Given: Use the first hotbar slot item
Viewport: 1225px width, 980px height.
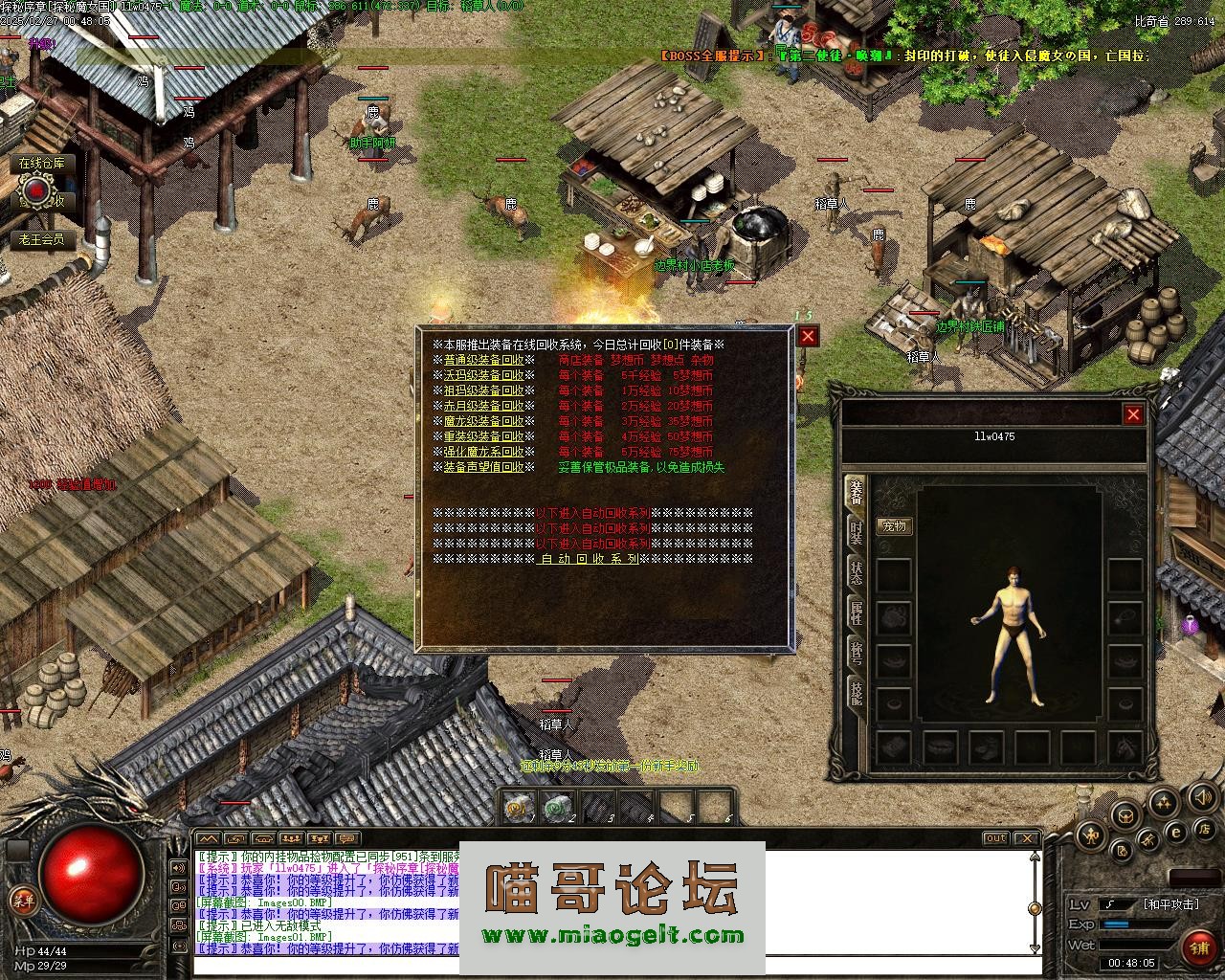Looking at the screenshot, I should tap(520, 809).
